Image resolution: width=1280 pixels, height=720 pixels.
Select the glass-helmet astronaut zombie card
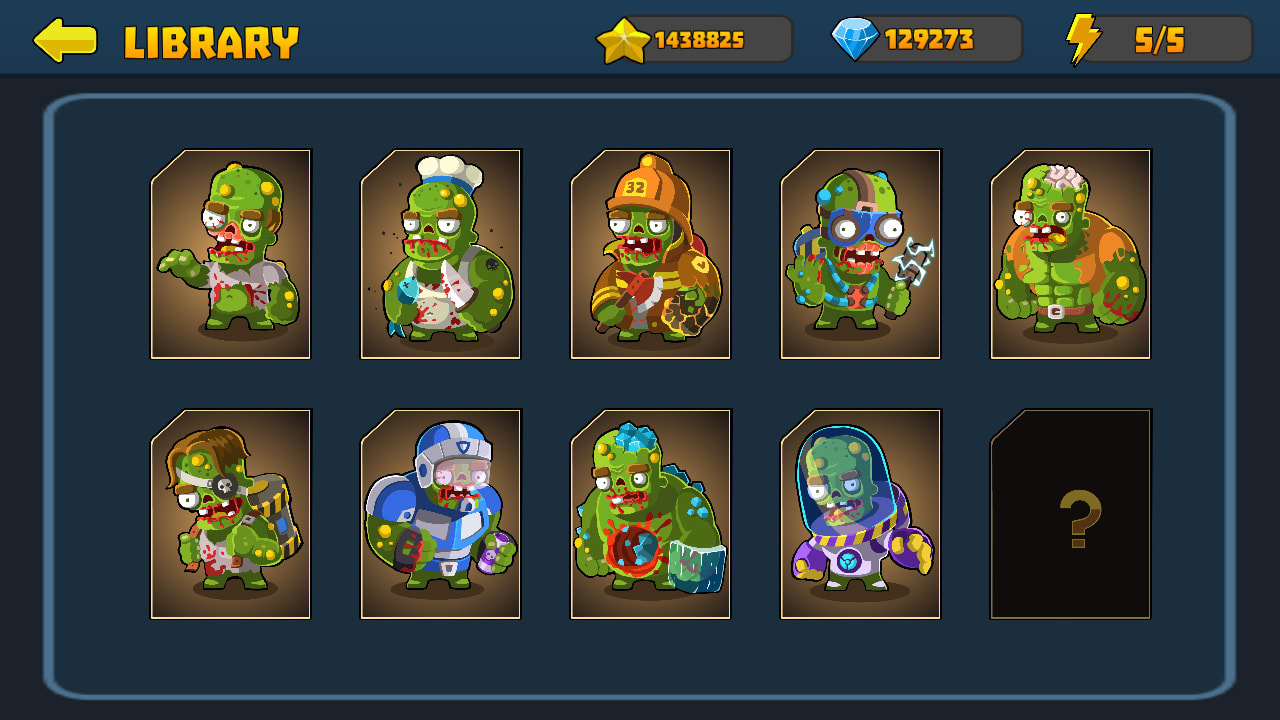coord(861,514)
